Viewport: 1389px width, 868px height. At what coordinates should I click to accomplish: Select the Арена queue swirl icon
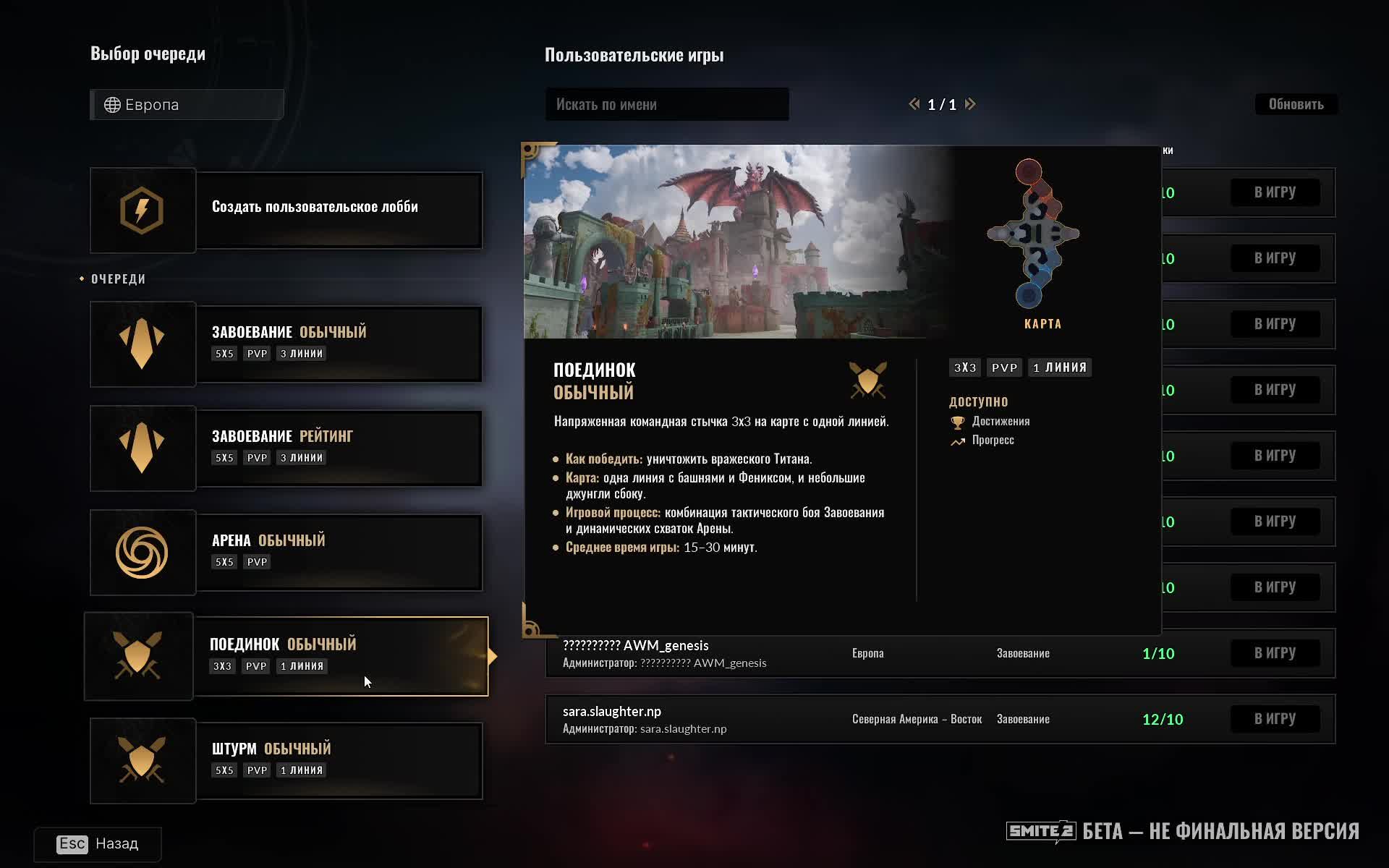pos(143,552)
